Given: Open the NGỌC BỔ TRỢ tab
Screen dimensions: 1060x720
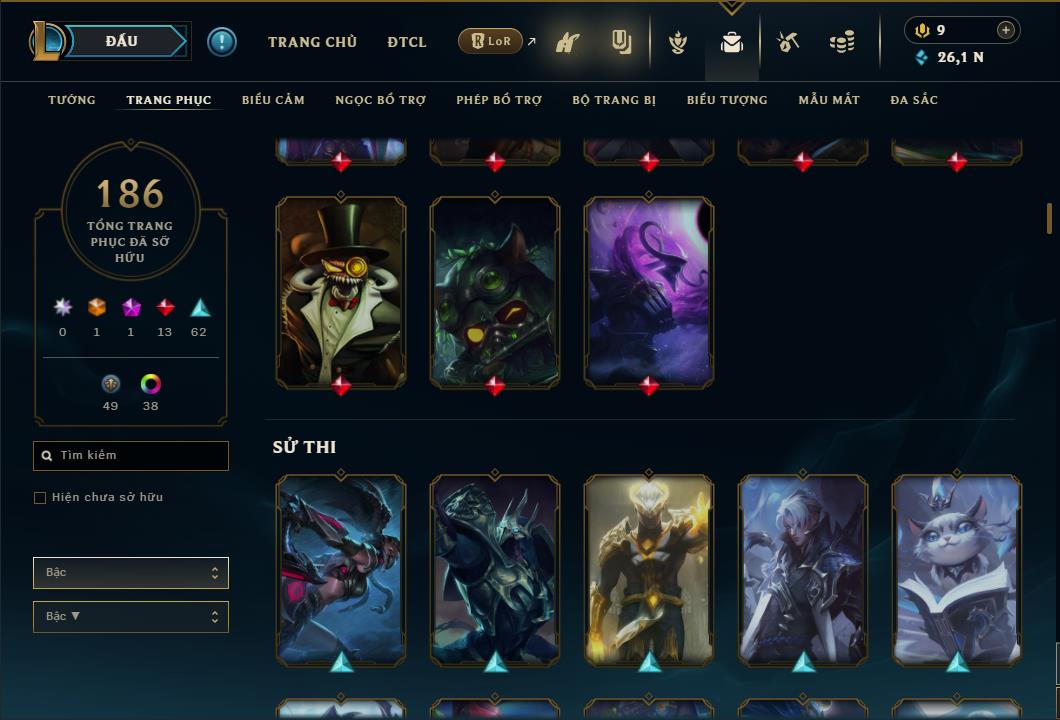Looking at the screenshot, I should pos(380,100).
